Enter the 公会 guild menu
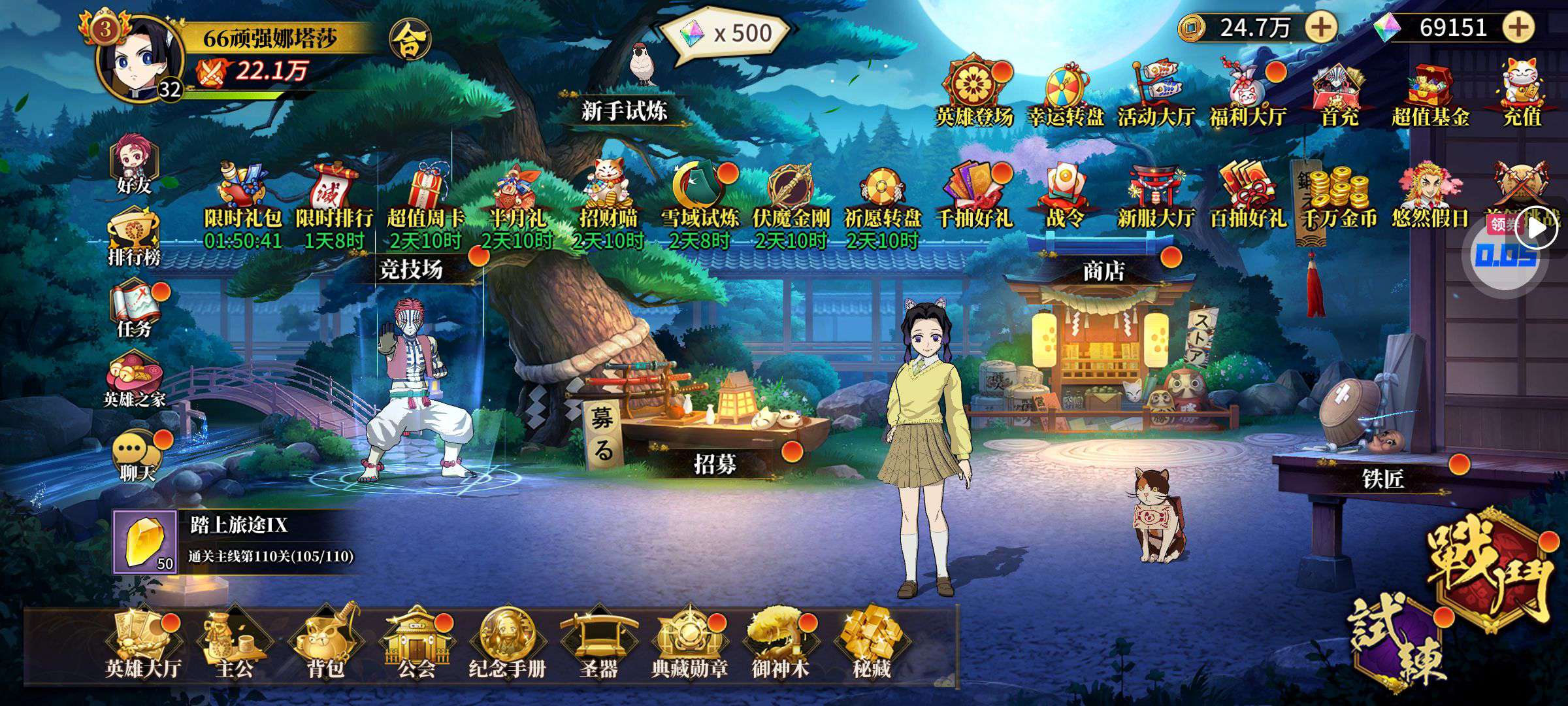Image resolution: width=1568 pixels, height=706 pixels. 416,644
